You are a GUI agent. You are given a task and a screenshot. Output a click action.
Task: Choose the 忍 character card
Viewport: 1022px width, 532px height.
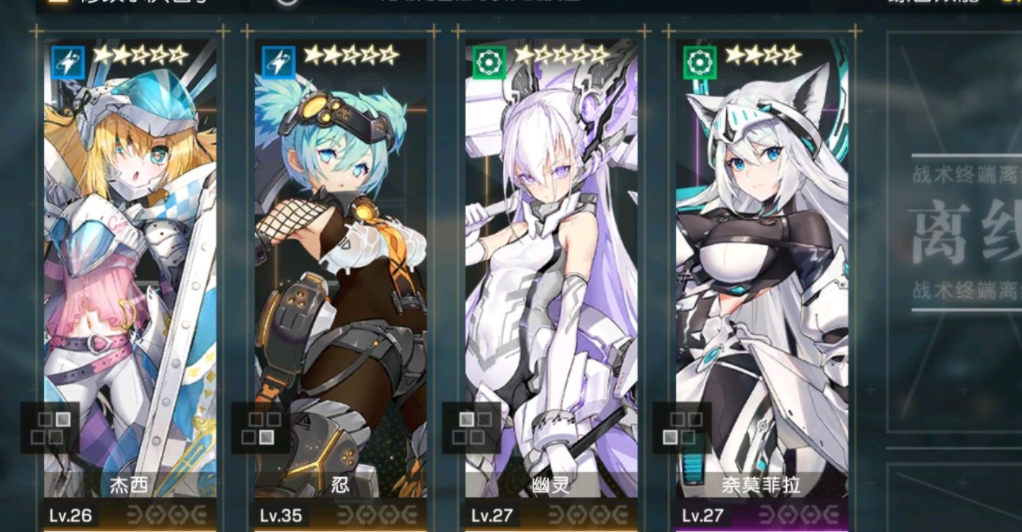(341, 280)
